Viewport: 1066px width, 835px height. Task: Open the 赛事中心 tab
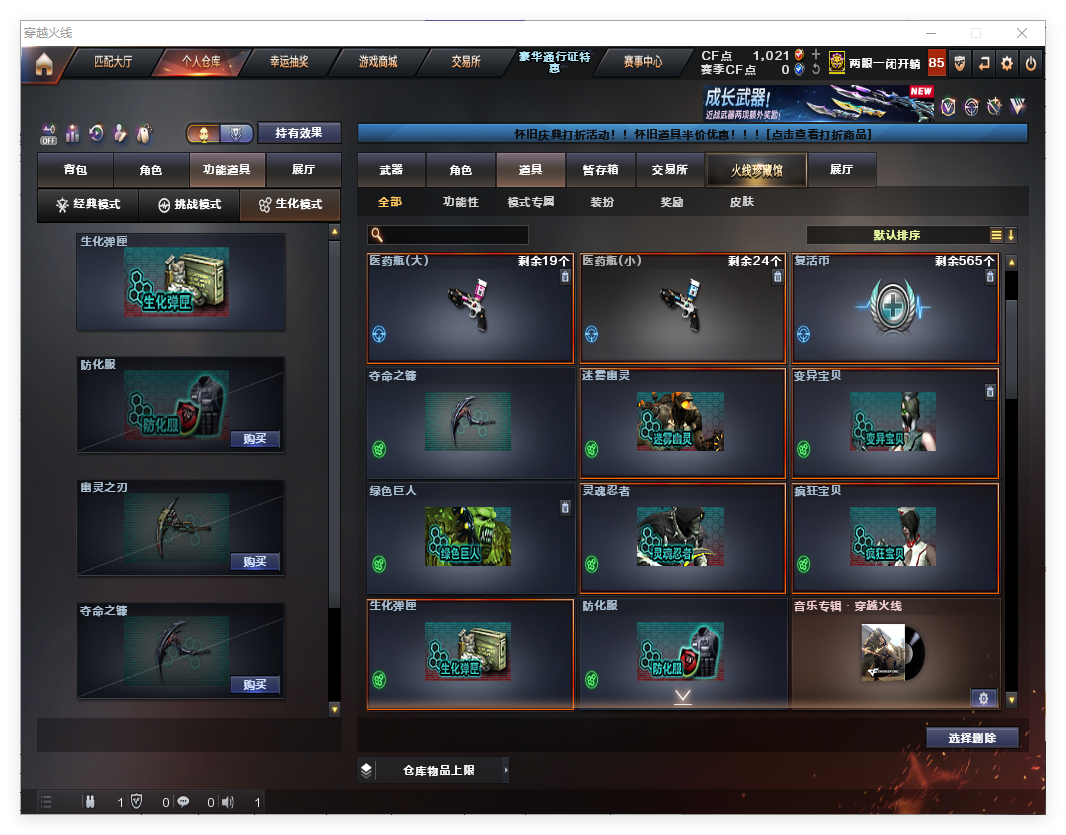(x=642, y=62)
